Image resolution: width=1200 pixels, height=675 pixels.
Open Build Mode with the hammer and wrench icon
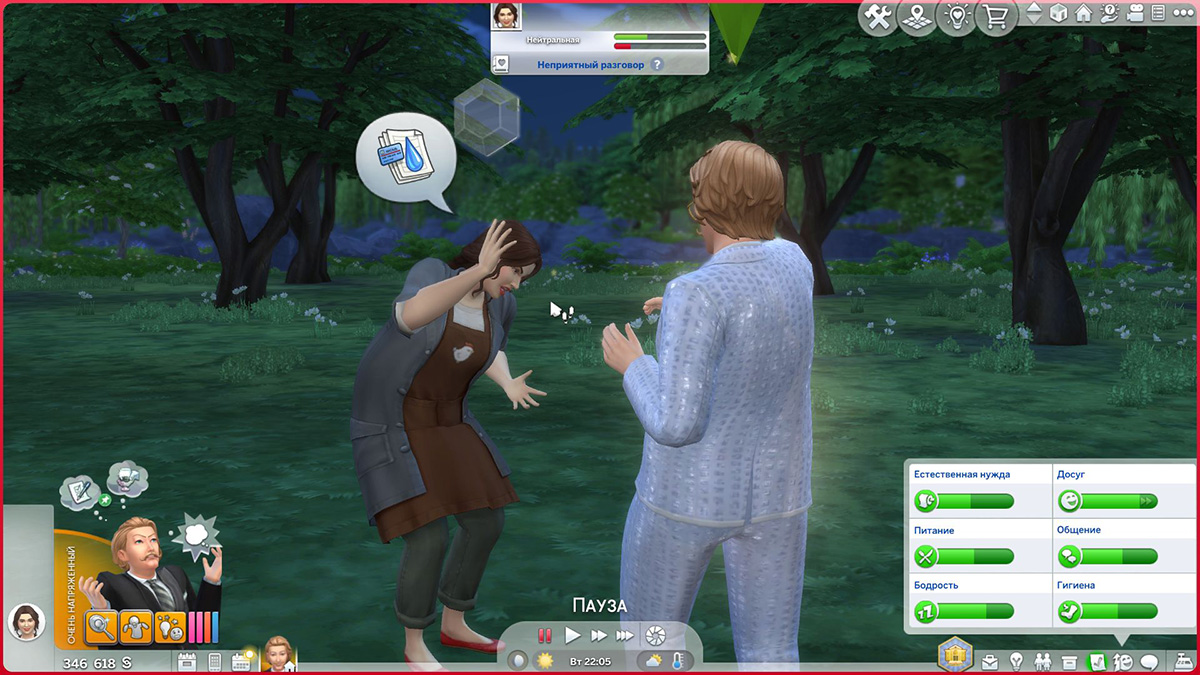point(879,17)
